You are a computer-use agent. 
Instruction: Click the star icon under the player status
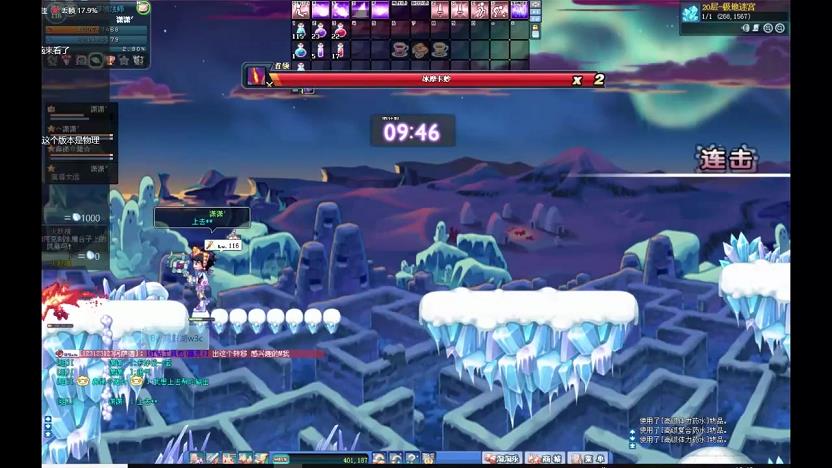point(124,60)
